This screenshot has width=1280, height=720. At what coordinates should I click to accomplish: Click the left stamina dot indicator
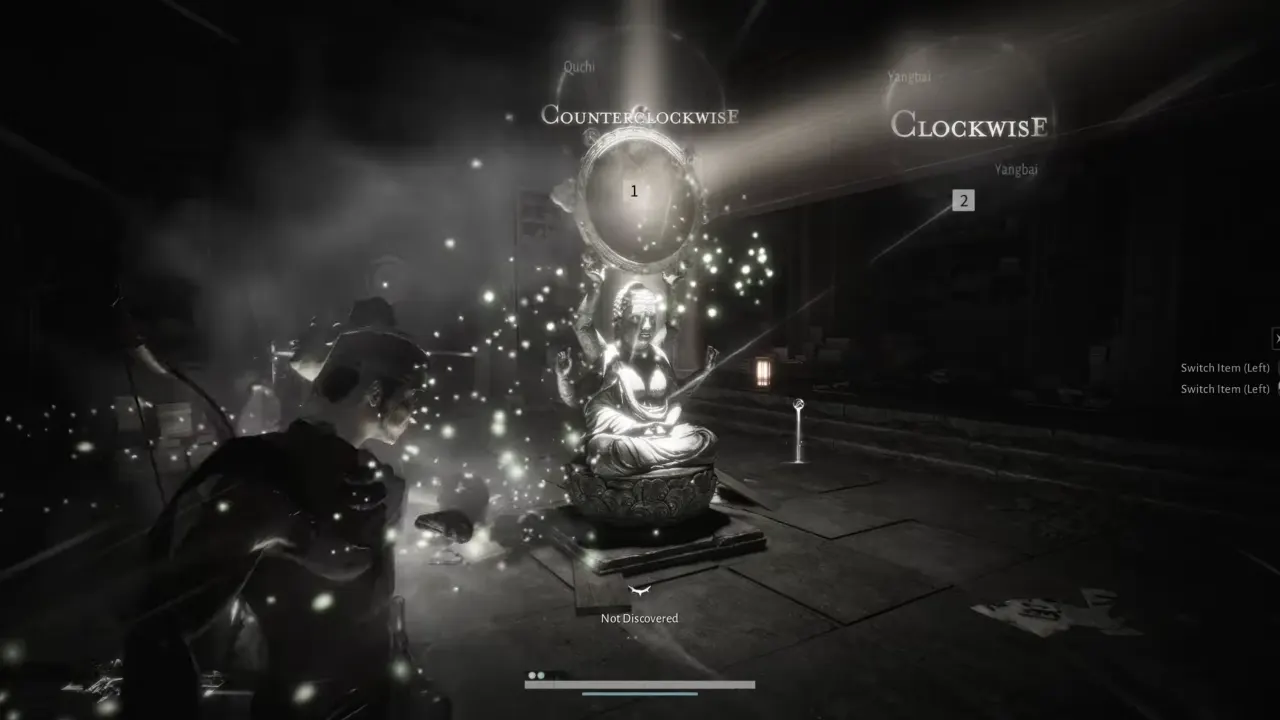[x=531, y=675]
